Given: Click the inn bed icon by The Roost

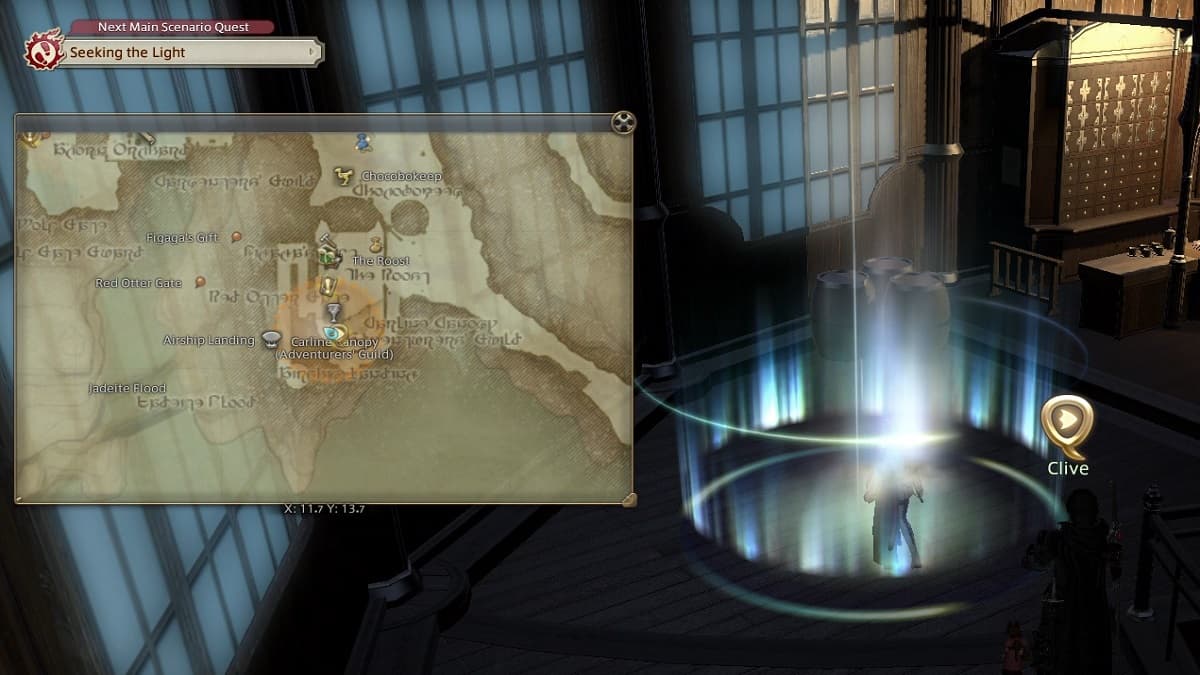Looking at the screenshot, I should (x=330, y=256).
